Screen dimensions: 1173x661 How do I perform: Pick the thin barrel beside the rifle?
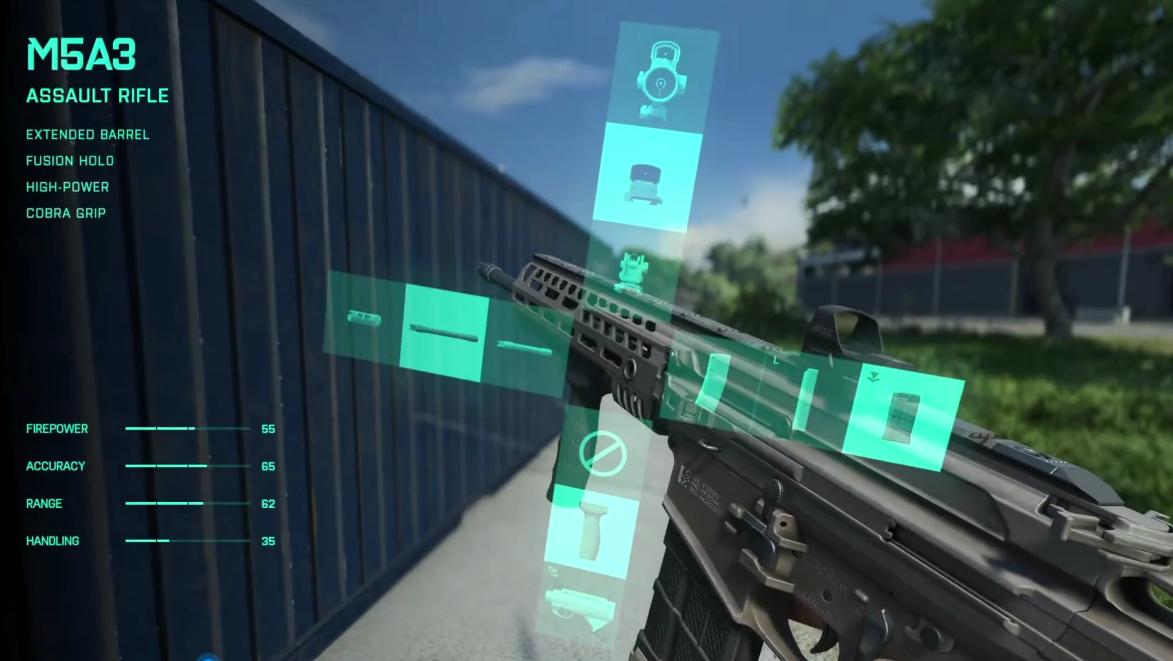point(526,349)
